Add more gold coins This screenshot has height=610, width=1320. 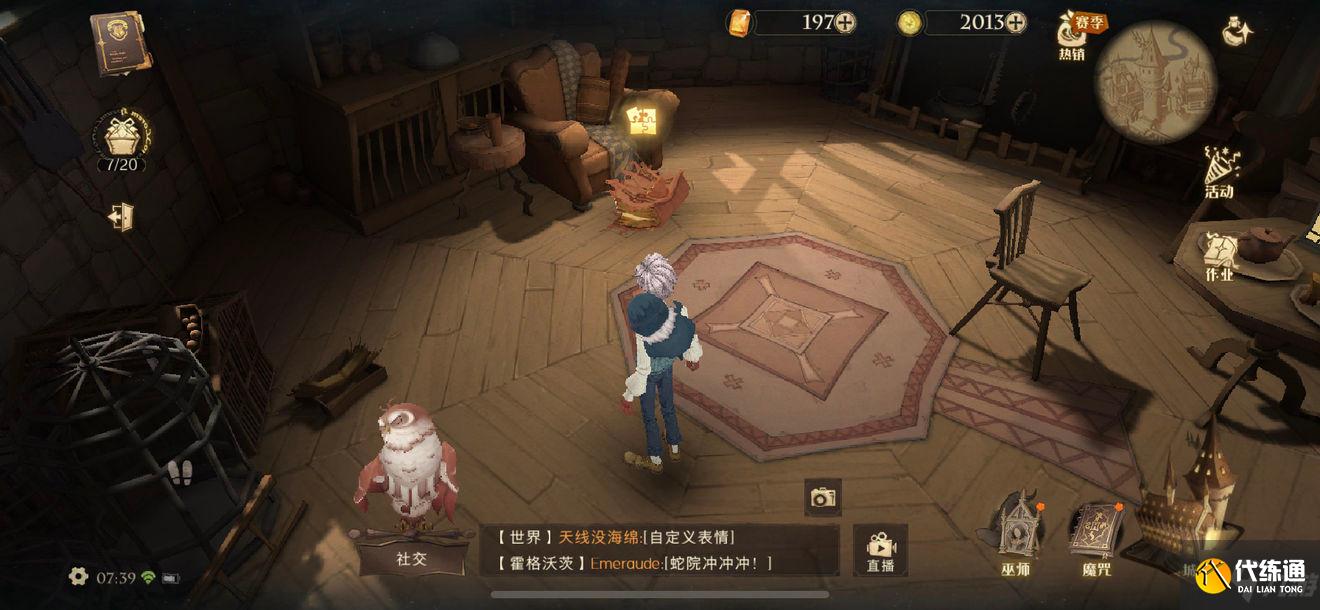(1016, 22)
